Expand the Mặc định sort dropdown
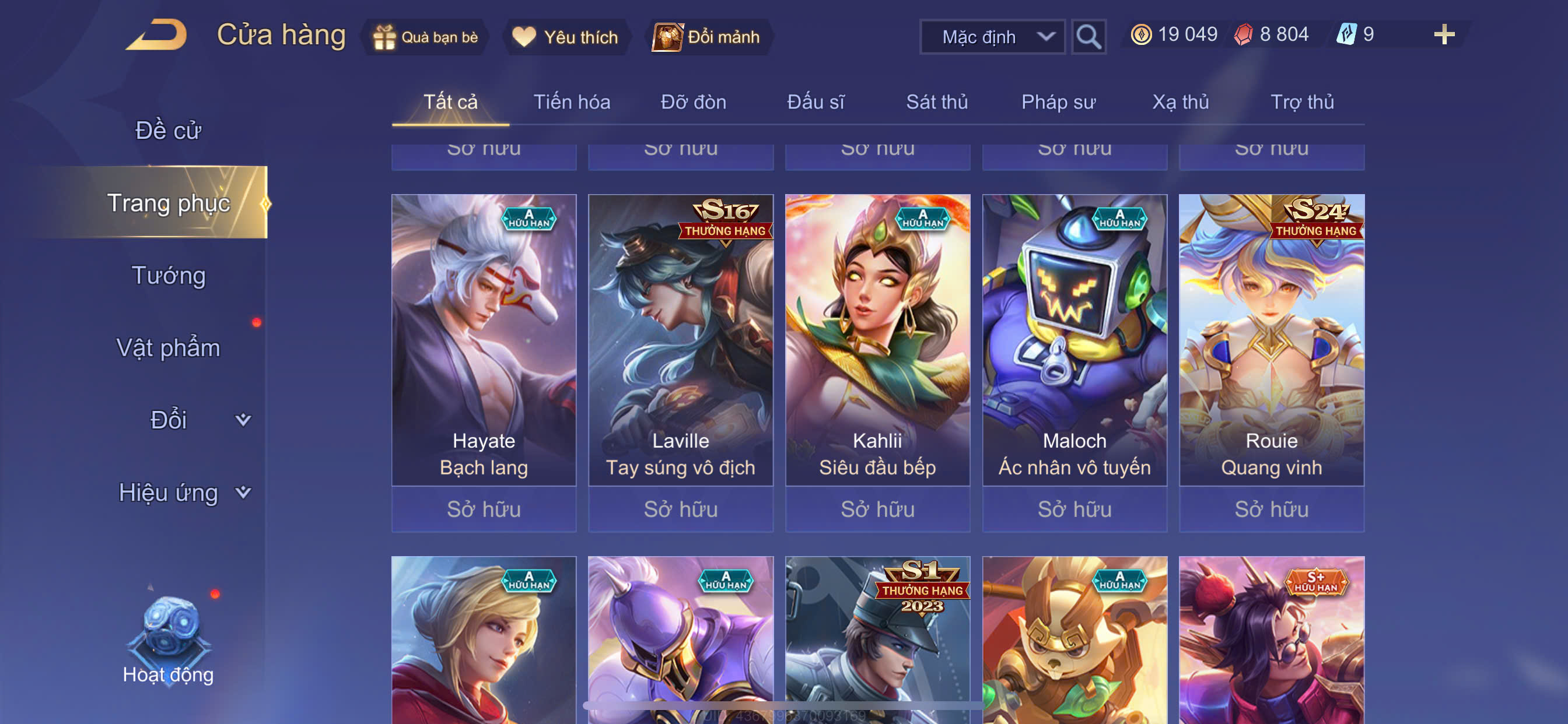1568x724 pixels. 992,37
